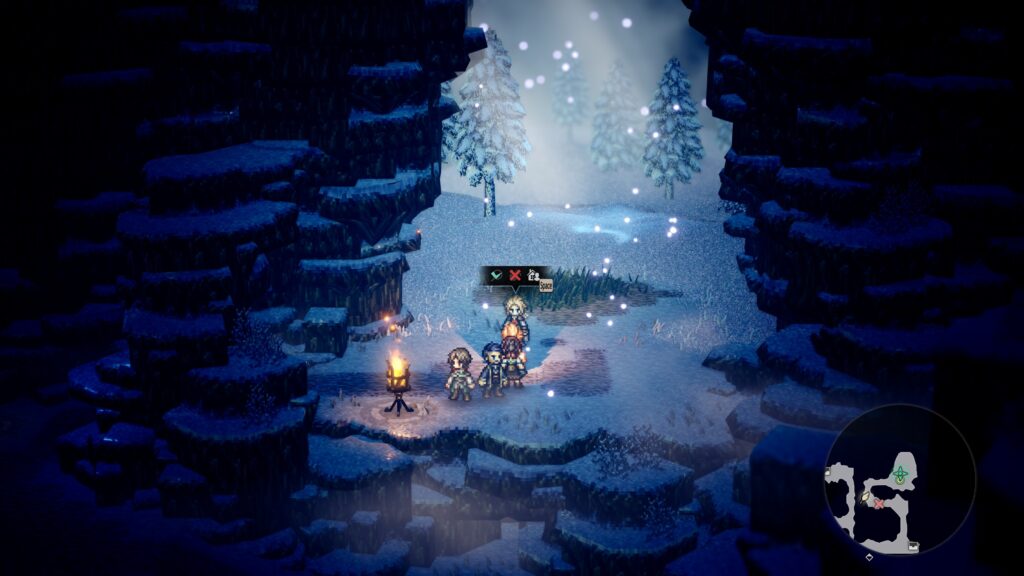Select the house and person icon

[533, 275]
